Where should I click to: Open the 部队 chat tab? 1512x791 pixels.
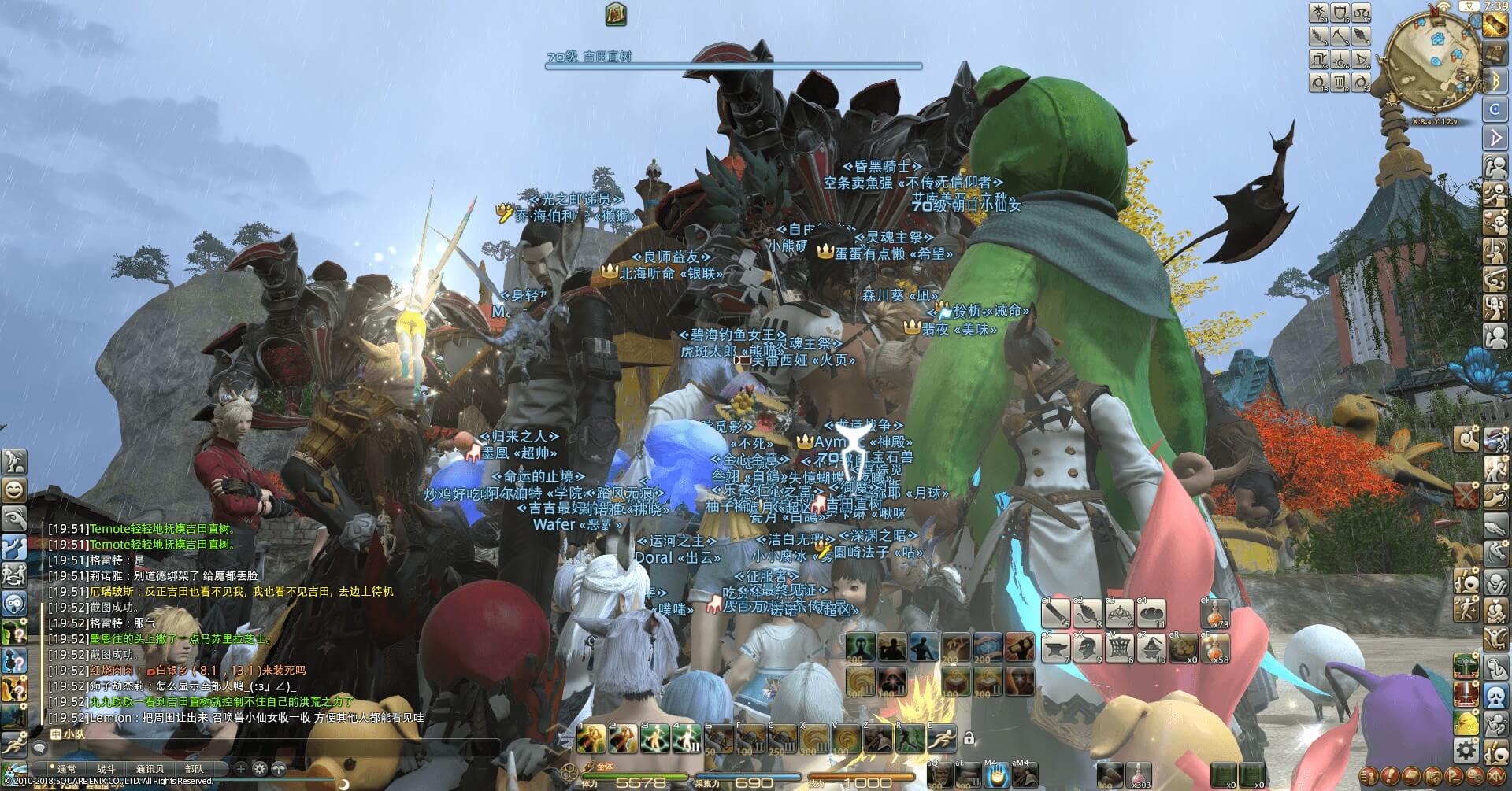pos(194,769)
